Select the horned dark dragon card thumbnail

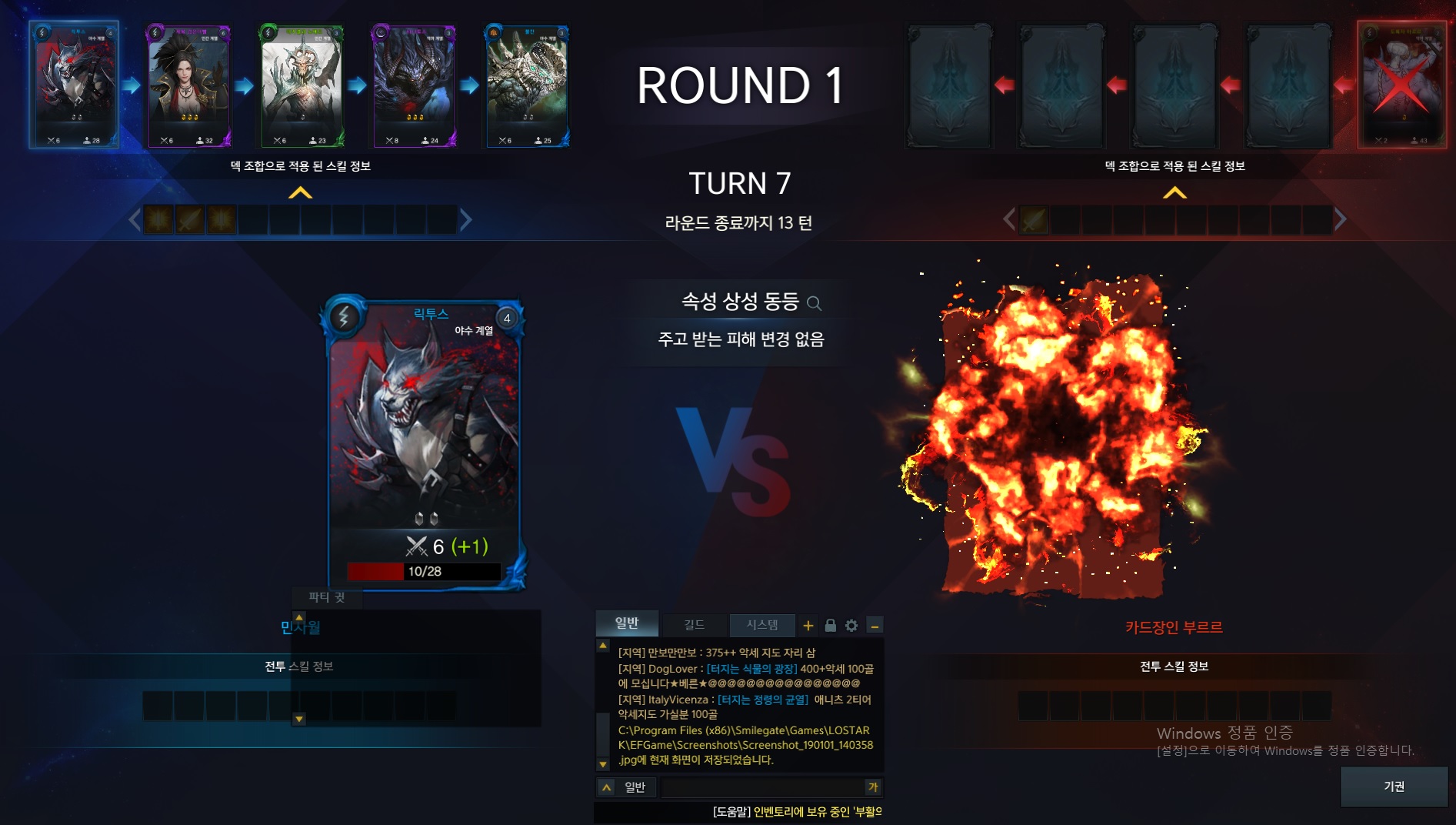414,85
